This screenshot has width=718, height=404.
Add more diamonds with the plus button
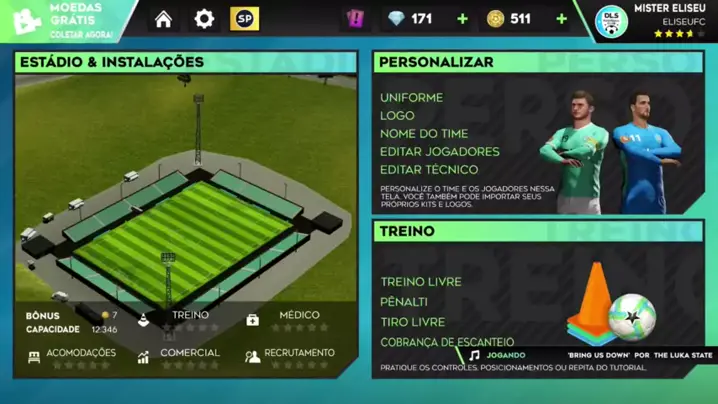tap(462, 19)
